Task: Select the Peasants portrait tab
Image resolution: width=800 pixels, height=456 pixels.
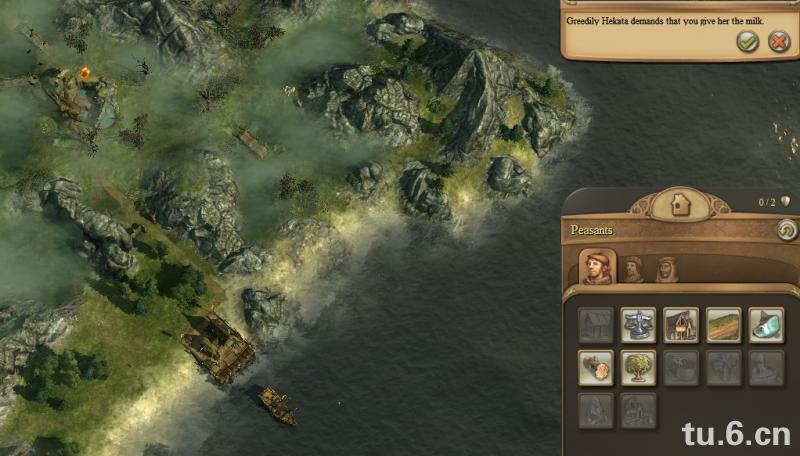Action: pyautogui.click(x=597, y=267)
